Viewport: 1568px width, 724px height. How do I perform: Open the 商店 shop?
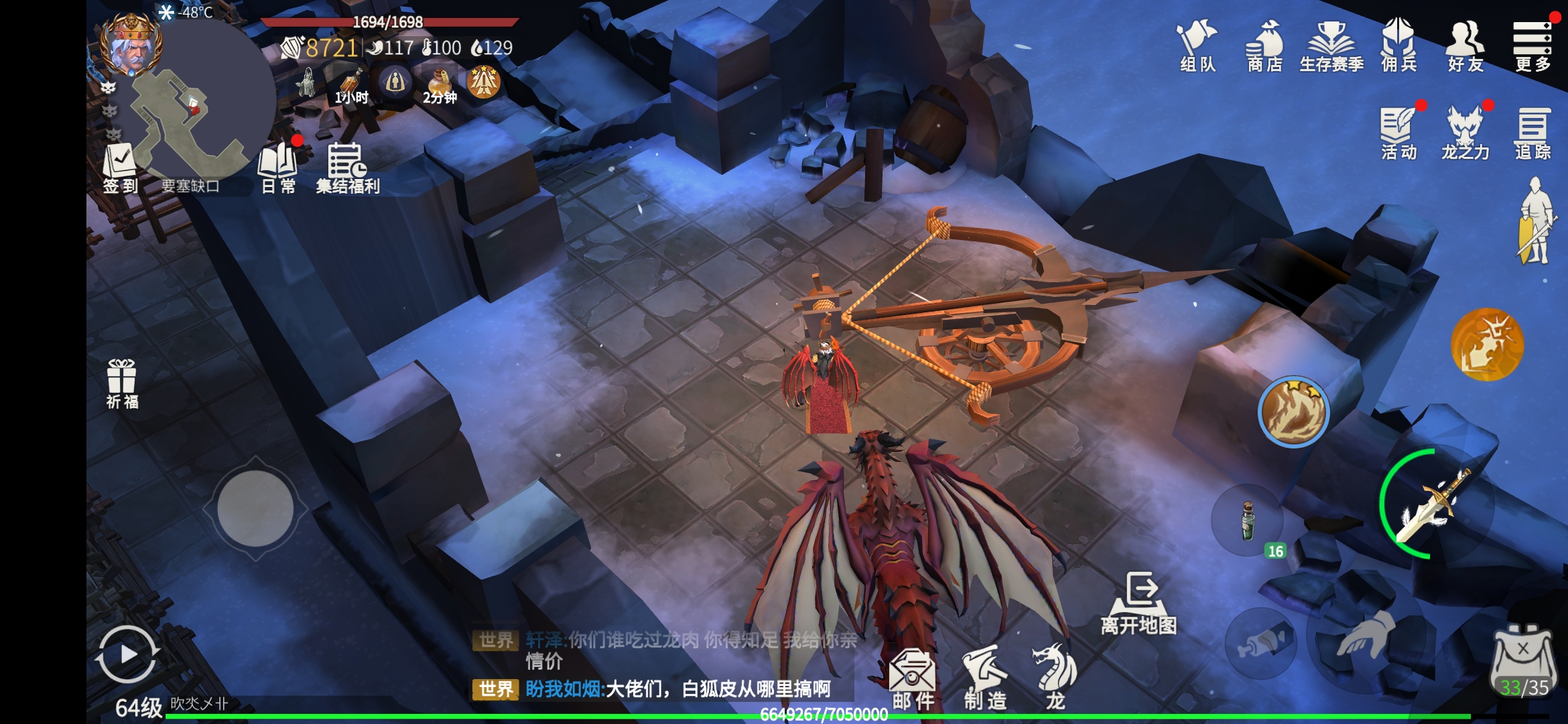coord(1264,46)
